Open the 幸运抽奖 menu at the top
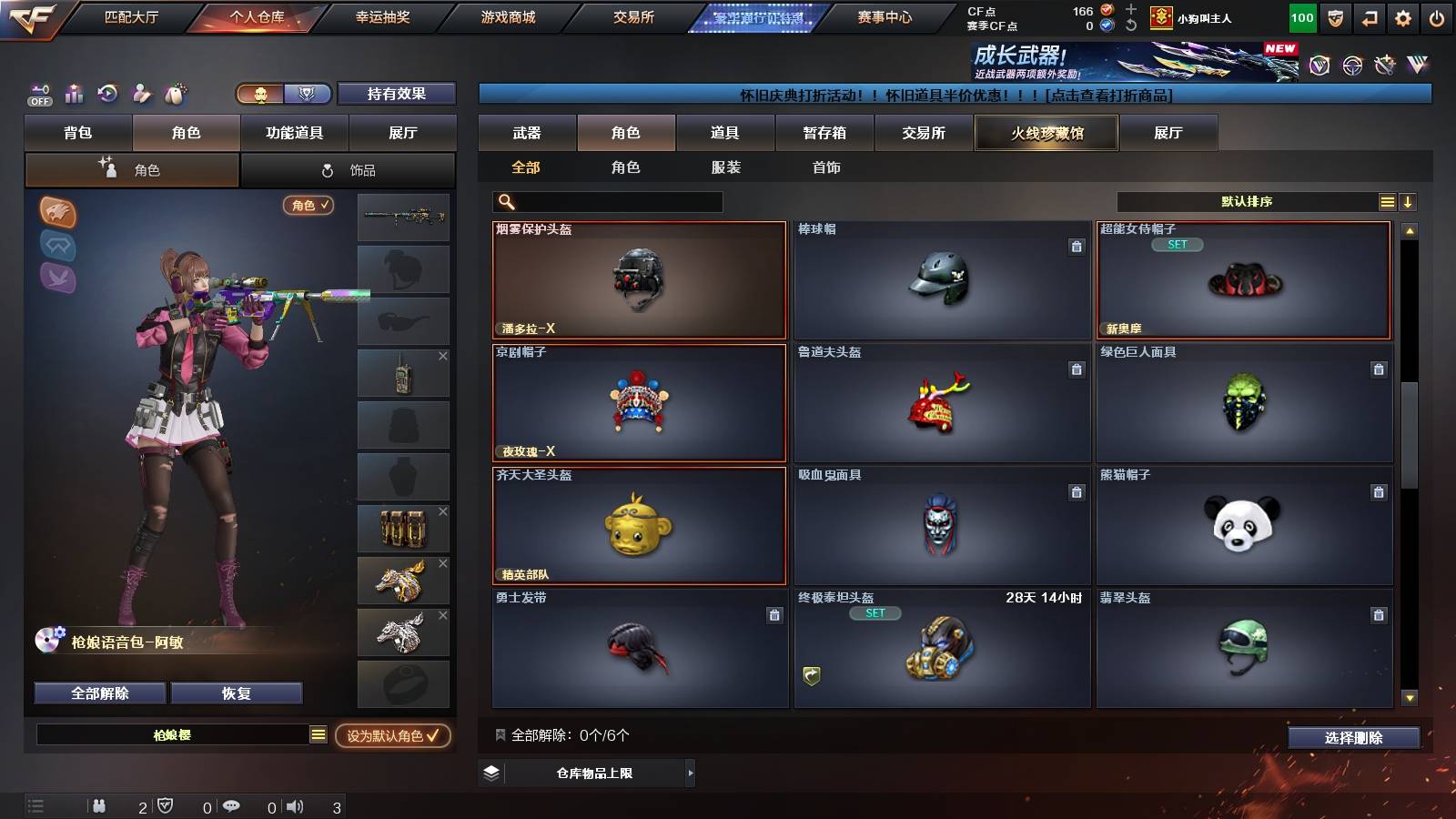Screen dimensions: 1456x819 (x=382, y=15)
